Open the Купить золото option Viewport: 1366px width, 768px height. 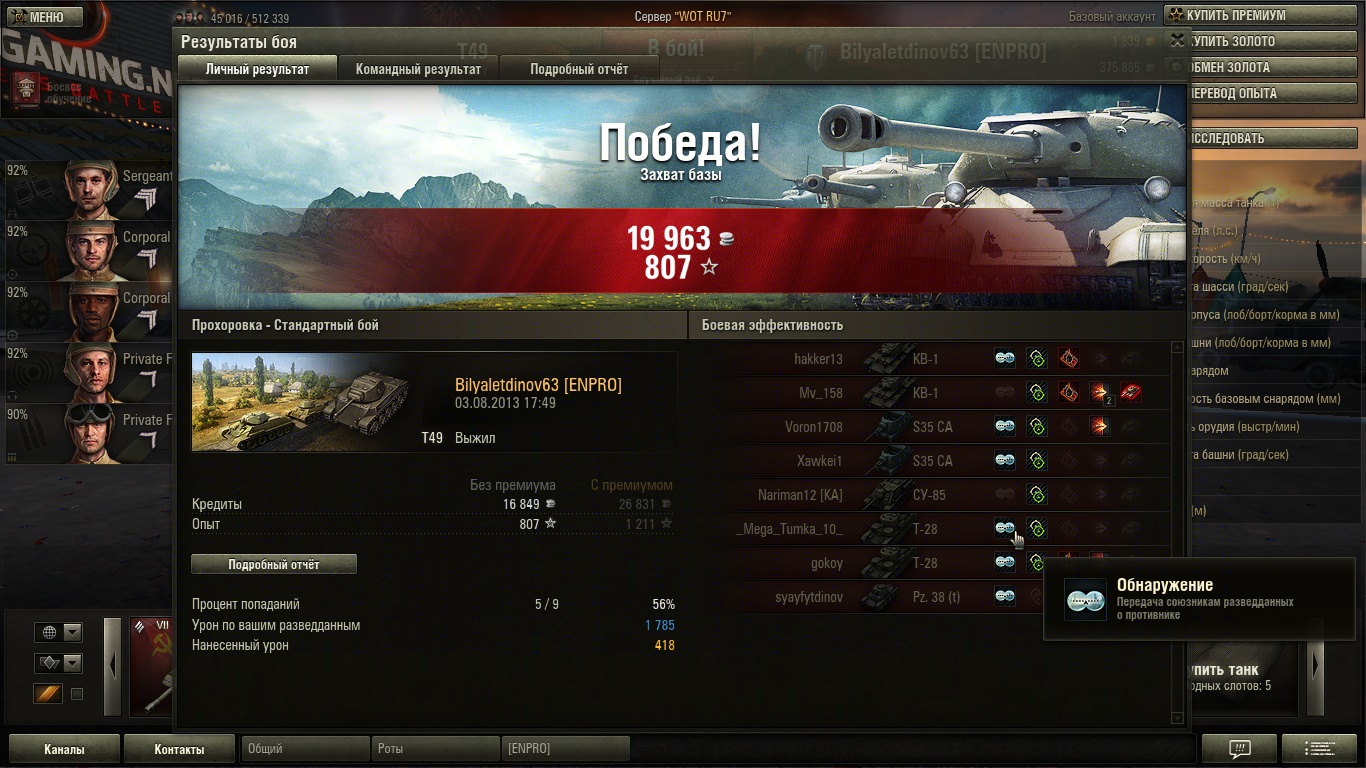pos(1264,42)
